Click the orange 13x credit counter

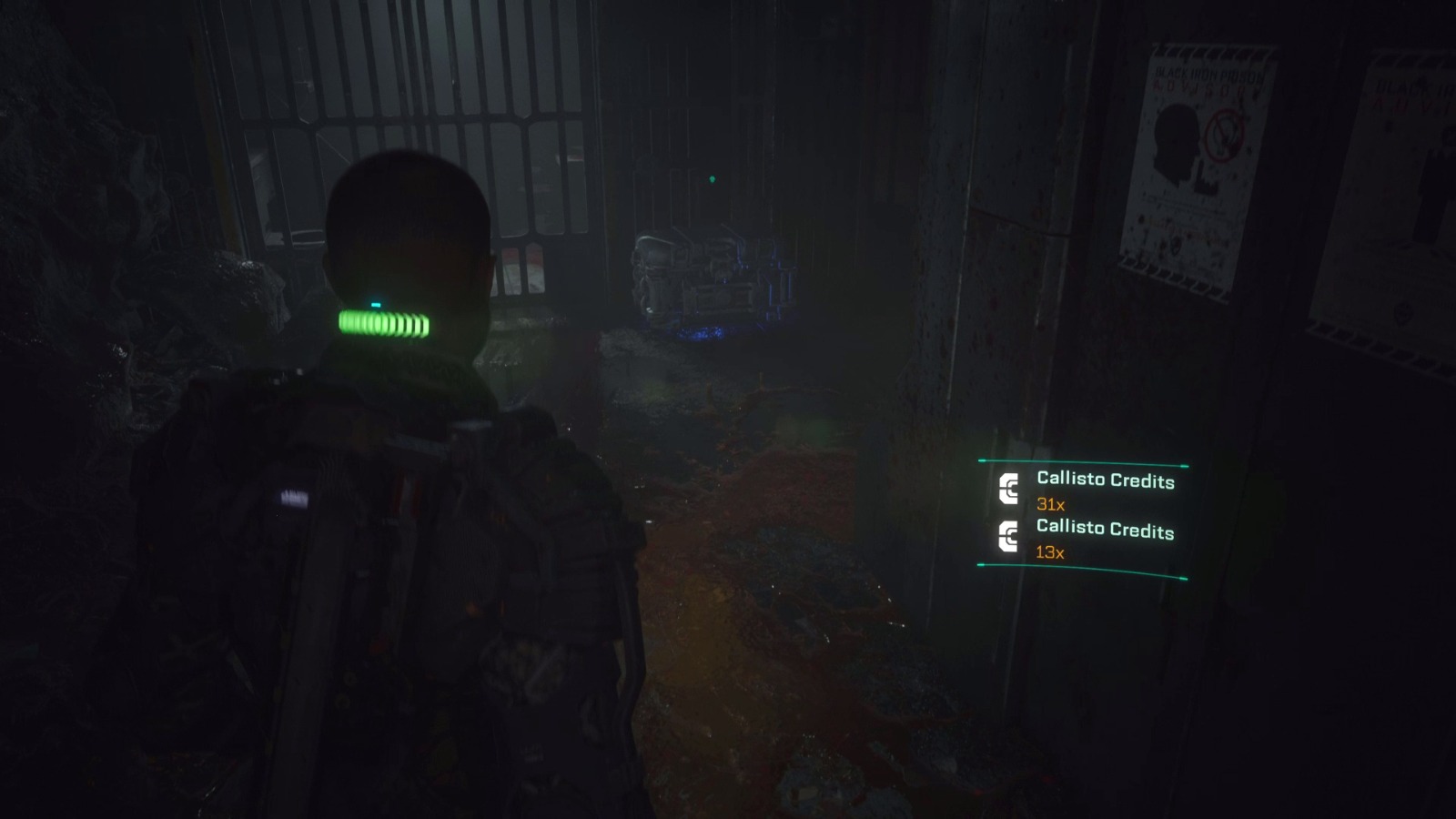coord(1050,553)
